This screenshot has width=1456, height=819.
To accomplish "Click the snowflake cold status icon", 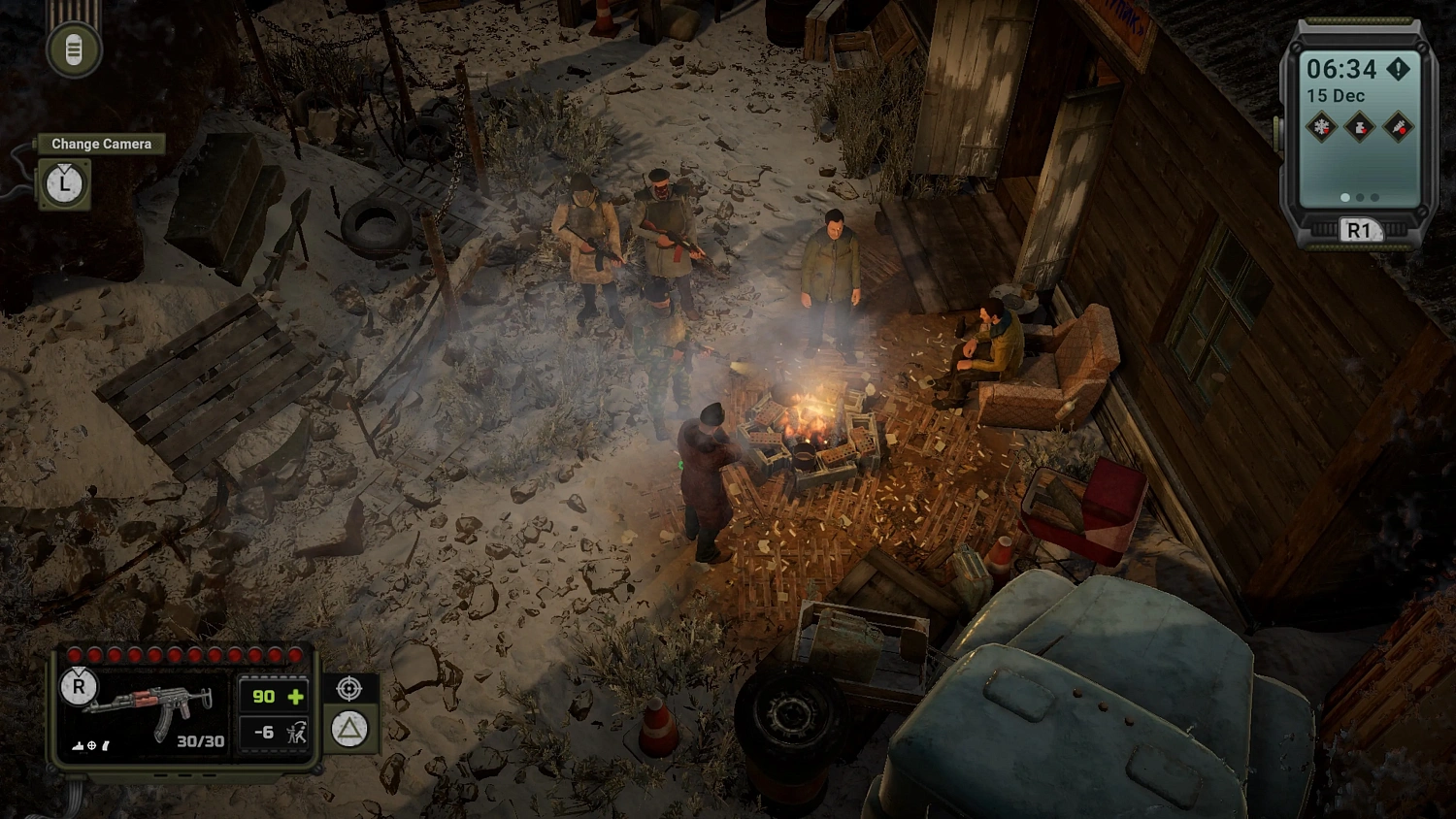I will (x=1320, y=125).
